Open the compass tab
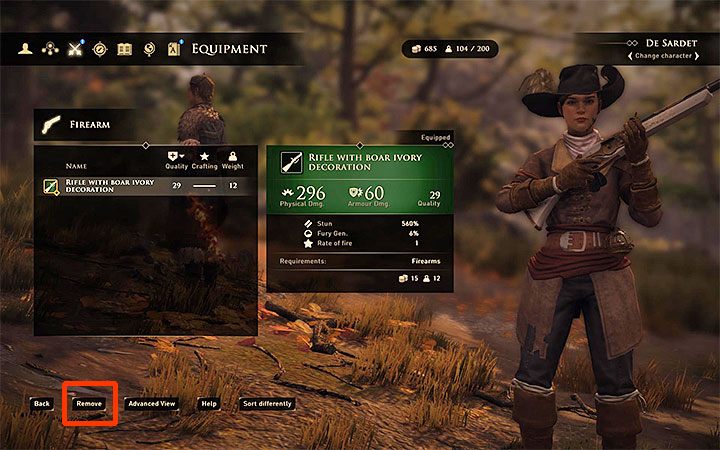This screenshot has height=450, width=720. point(99,48)
